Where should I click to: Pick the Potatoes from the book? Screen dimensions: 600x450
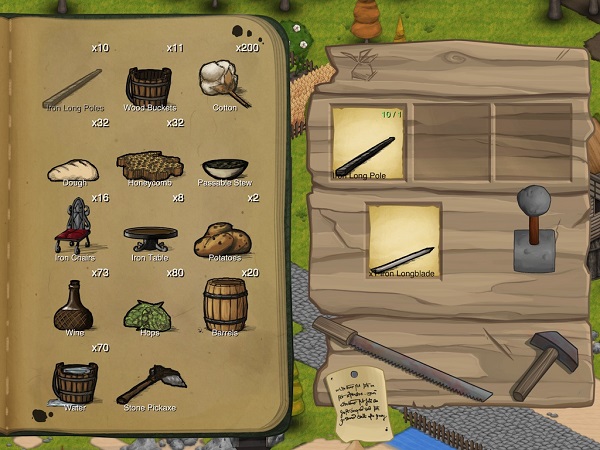click(224, 238)
